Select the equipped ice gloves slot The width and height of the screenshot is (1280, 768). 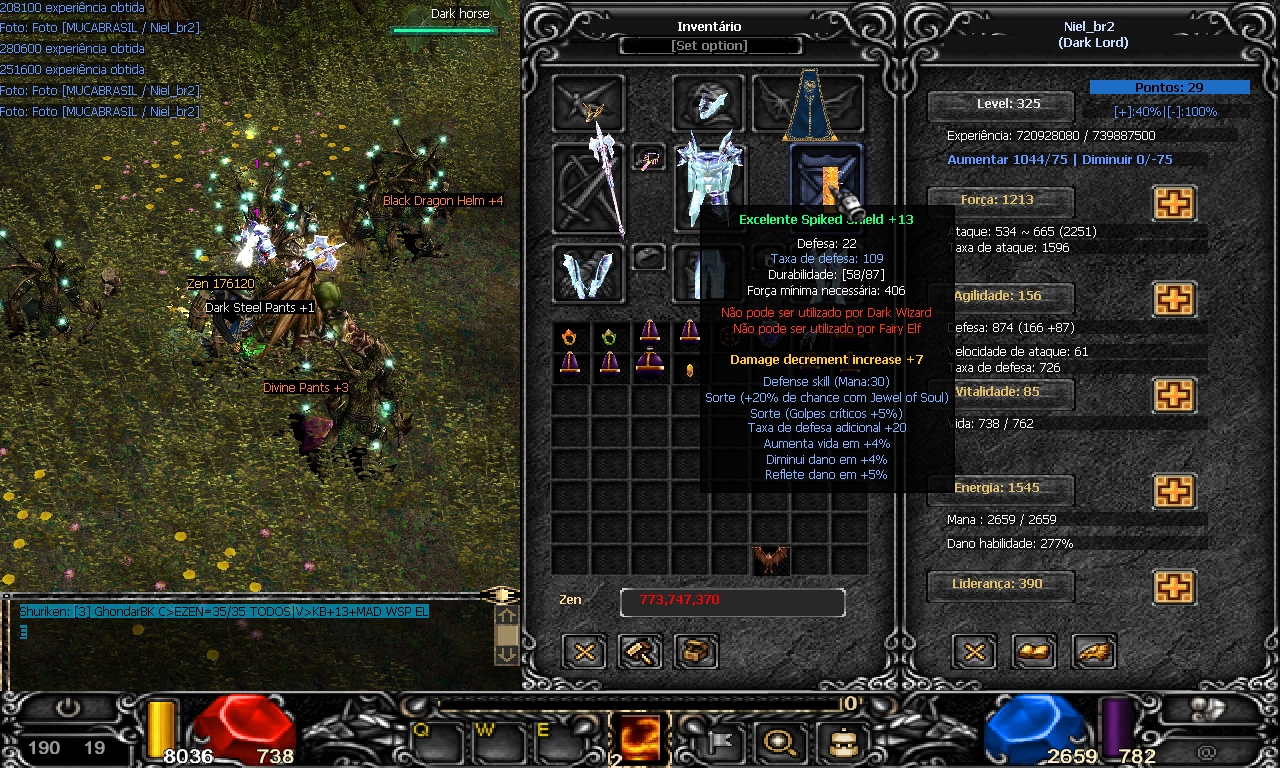tap(588, 274)
